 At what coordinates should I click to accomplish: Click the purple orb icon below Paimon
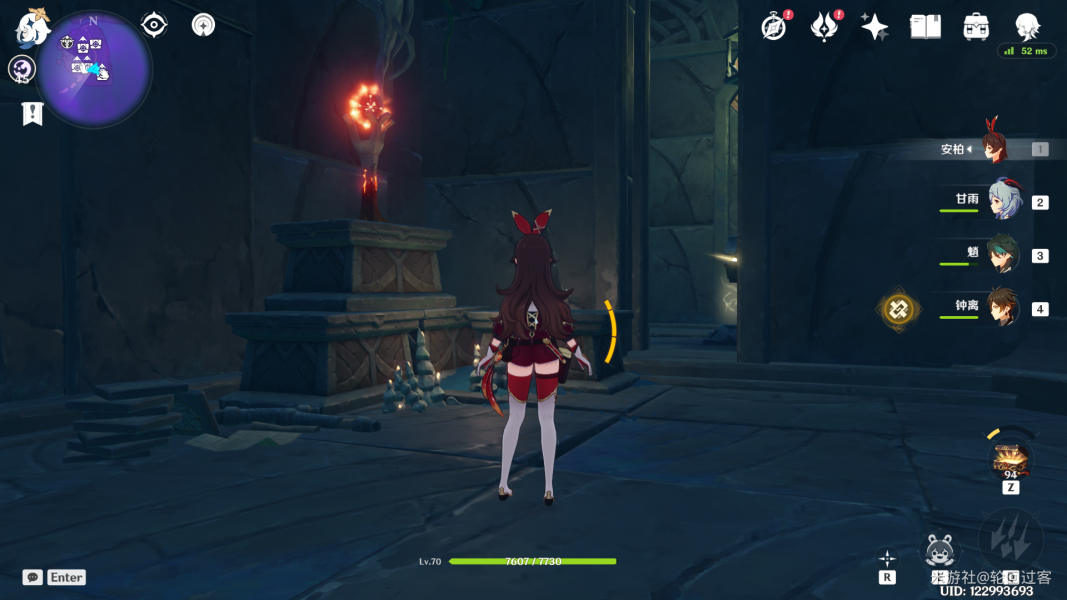[x=22, y=69]
